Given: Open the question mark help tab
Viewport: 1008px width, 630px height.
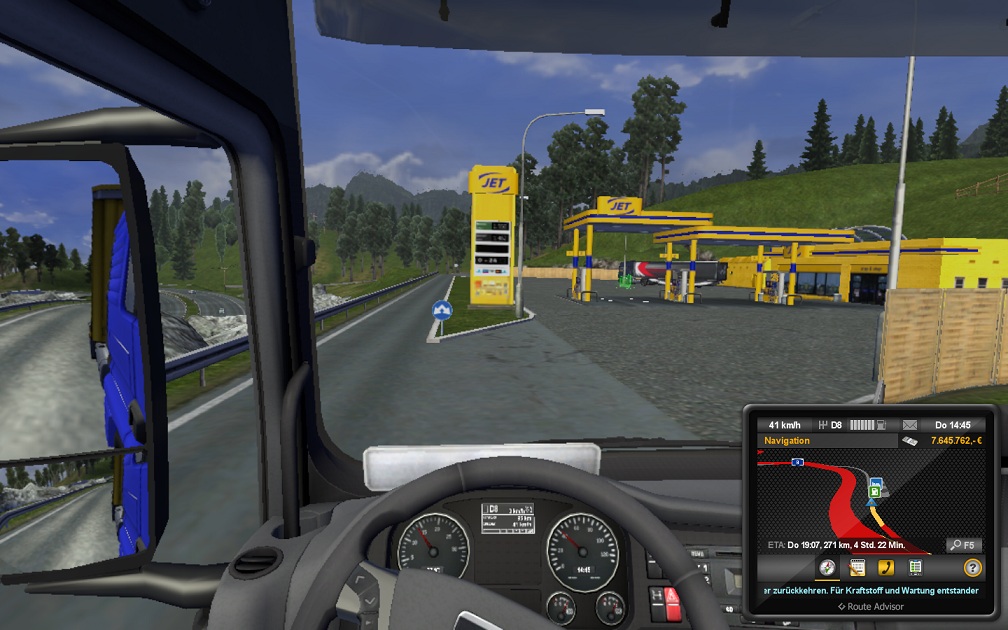Looking at the screenshot, I should pyautogui.click(x=972, y=568).
